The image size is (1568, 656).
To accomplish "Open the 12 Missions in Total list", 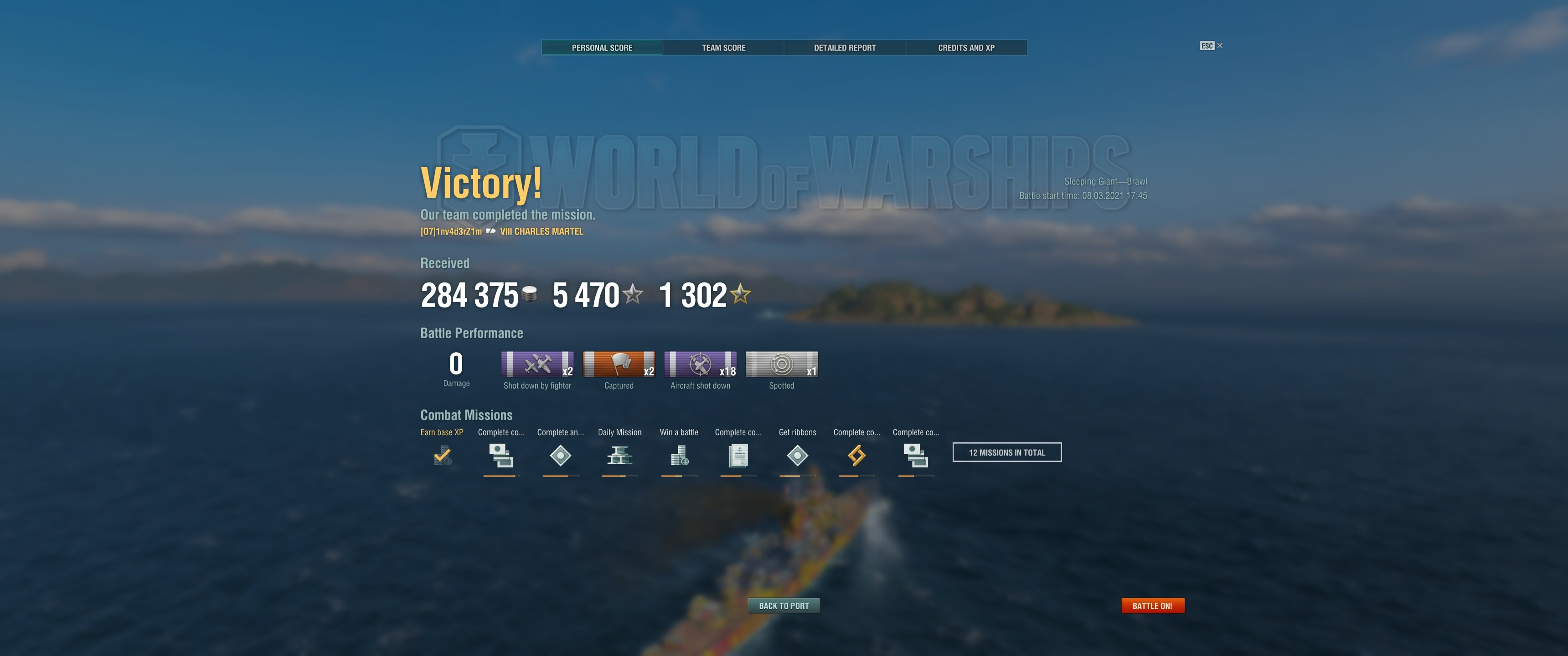I will pyautogui.click(x=1006, y=452).
